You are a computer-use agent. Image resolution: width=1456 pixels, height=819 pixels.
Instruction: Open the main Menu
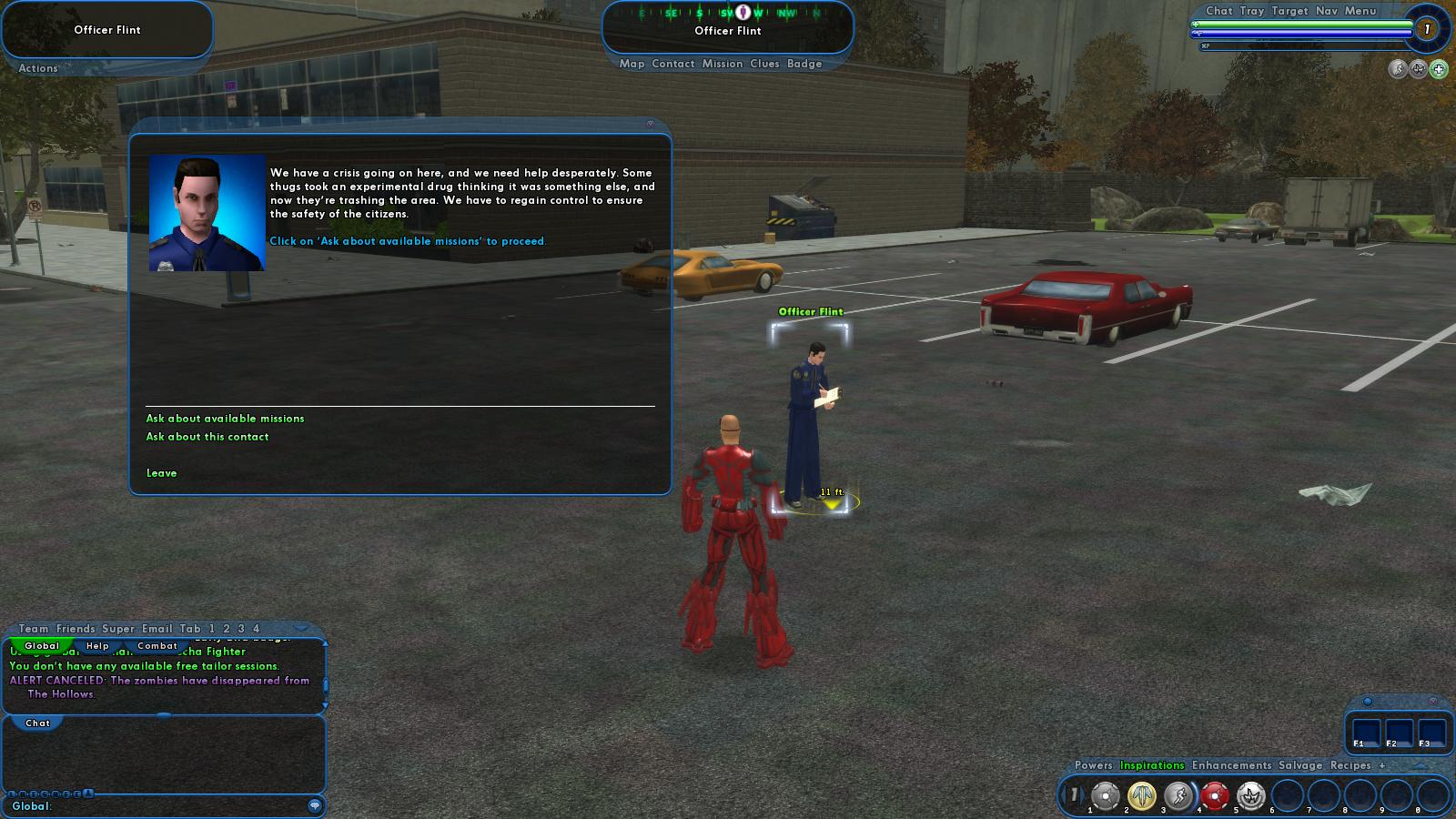[1360, 11]
